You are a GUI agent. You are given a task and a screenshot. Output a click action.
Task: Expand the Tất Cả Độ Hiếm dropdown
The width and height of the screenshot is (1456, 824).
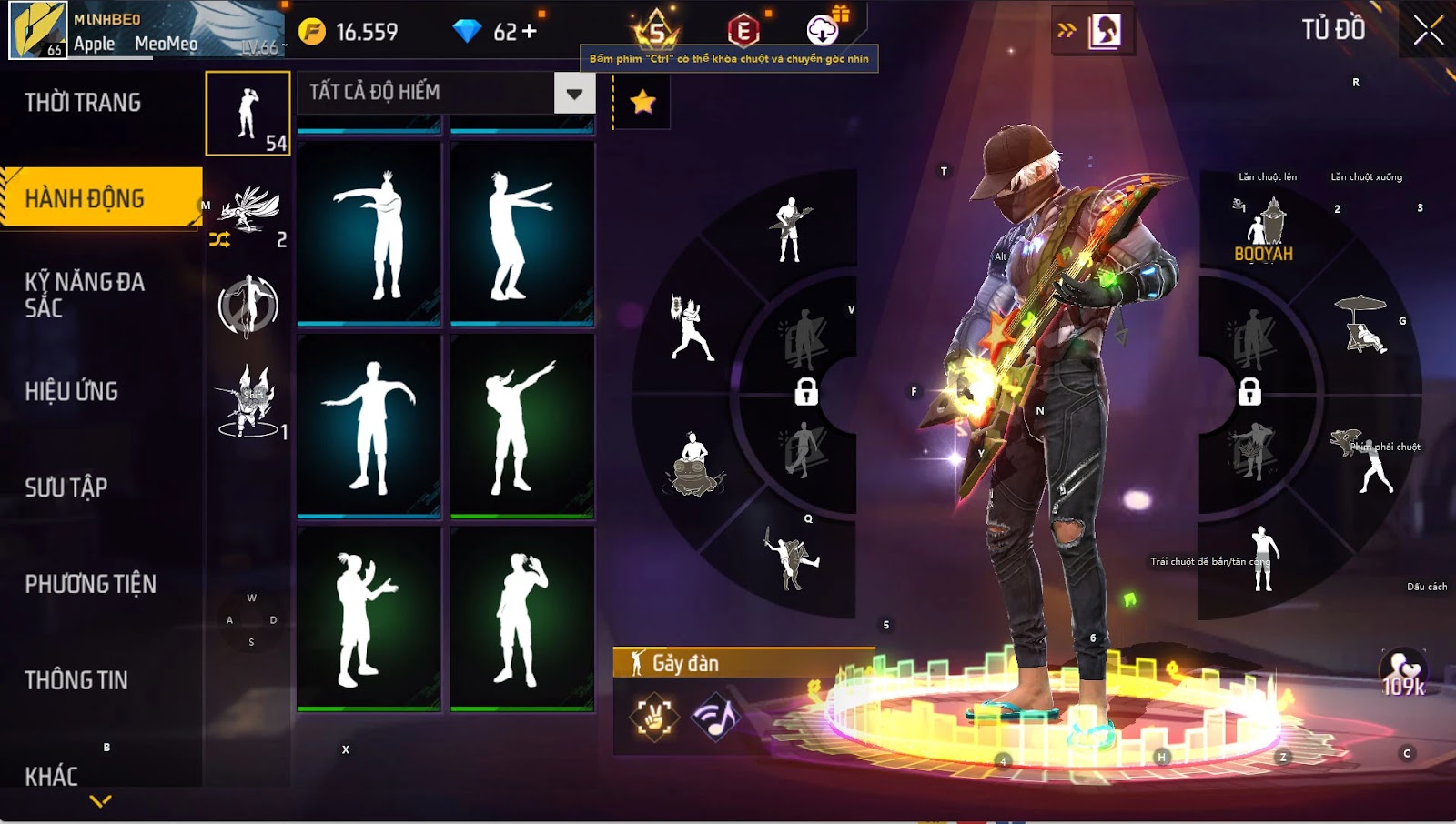click(x=574, y=93)
